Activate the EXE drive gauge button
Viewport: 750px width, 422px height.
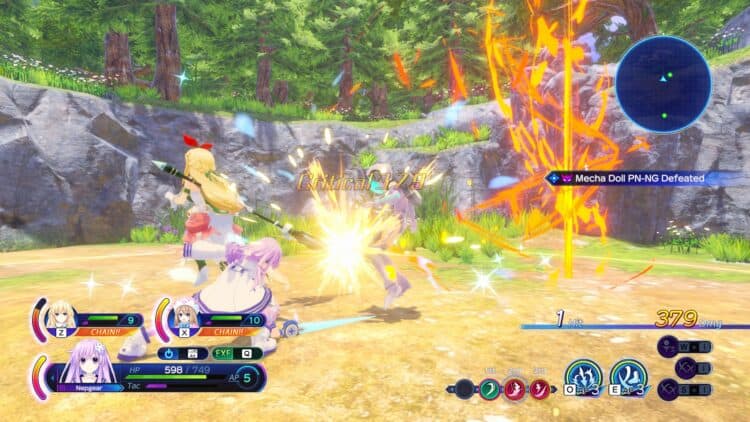point(221,353)
